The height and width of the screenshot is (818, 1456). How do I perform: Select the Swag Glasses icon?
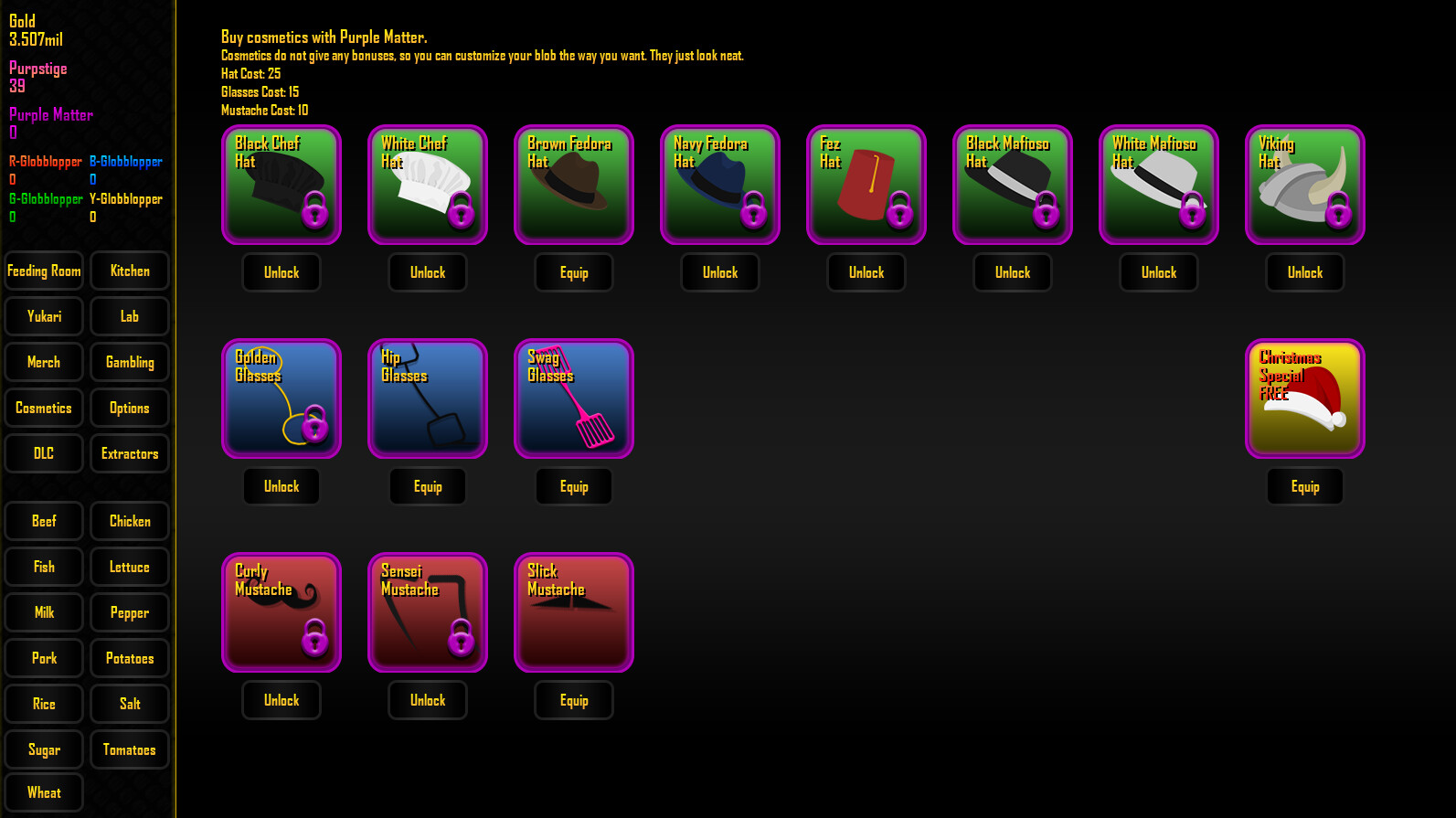tap(573, 398)
